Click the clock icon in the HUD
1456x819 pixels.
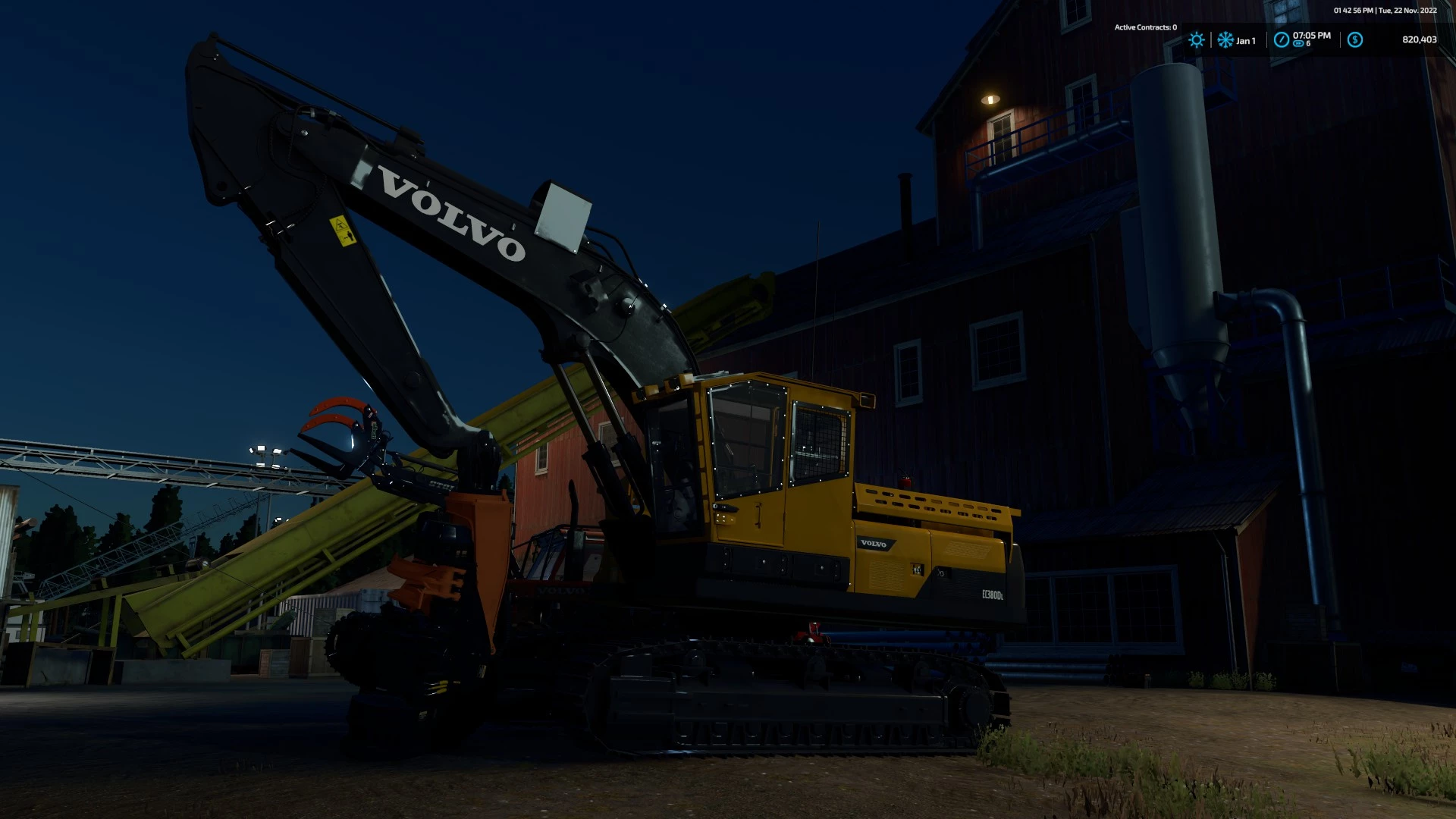pyautogui.click(x=1281, y=40)
